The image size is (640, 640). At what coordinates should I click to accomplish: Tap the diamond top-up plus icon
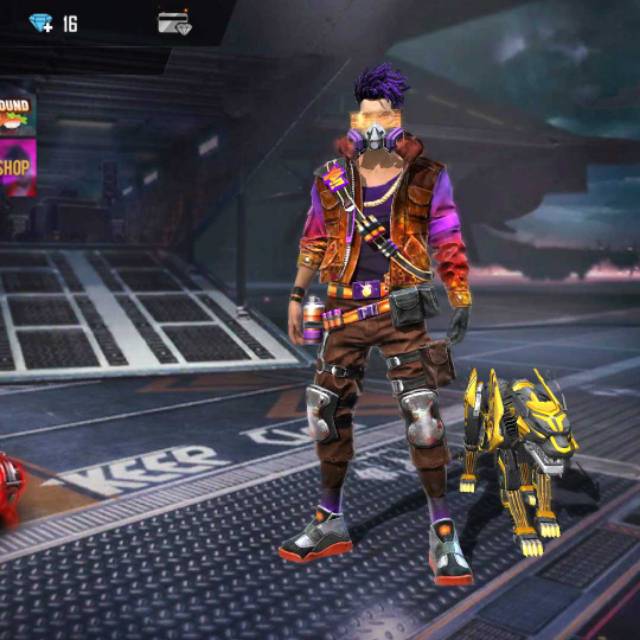40,23
